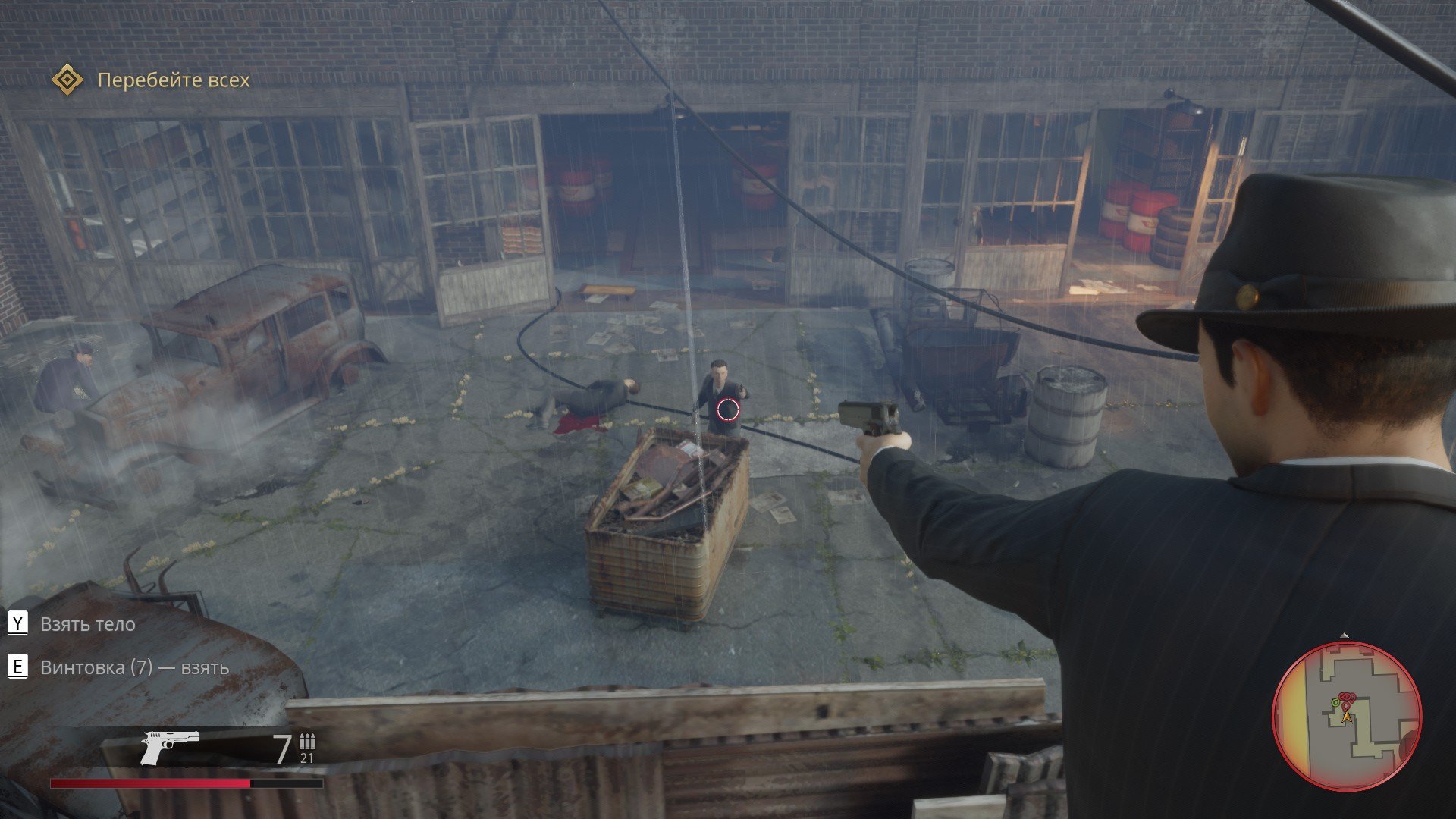The image size is (1456, 819).
Task: Click the "Перебейте всех" objective tracker
Action: pos(174,80)
